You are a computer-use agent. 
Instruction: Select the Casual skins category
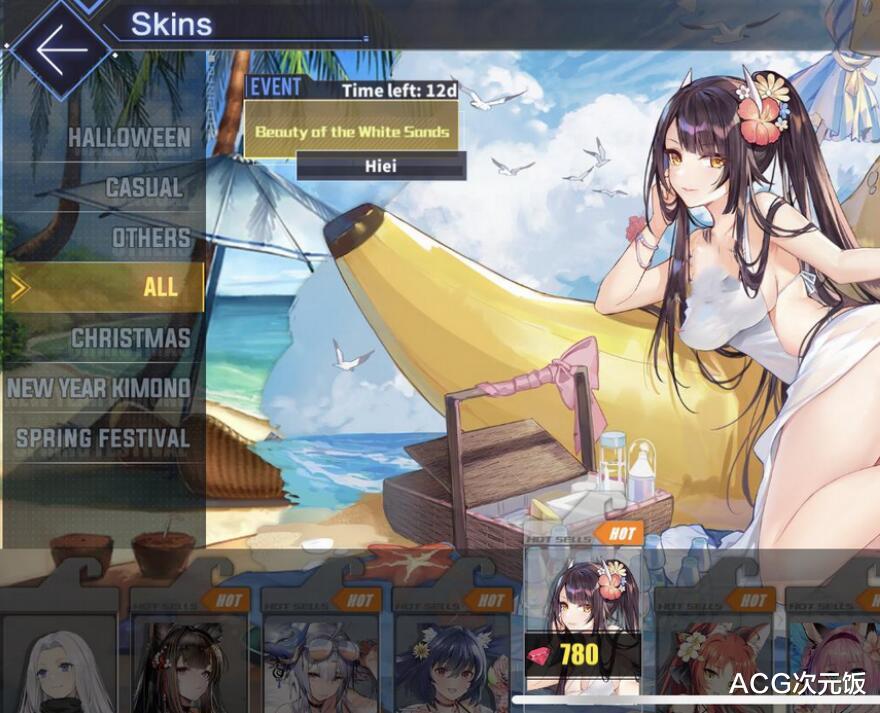point(143,188)
